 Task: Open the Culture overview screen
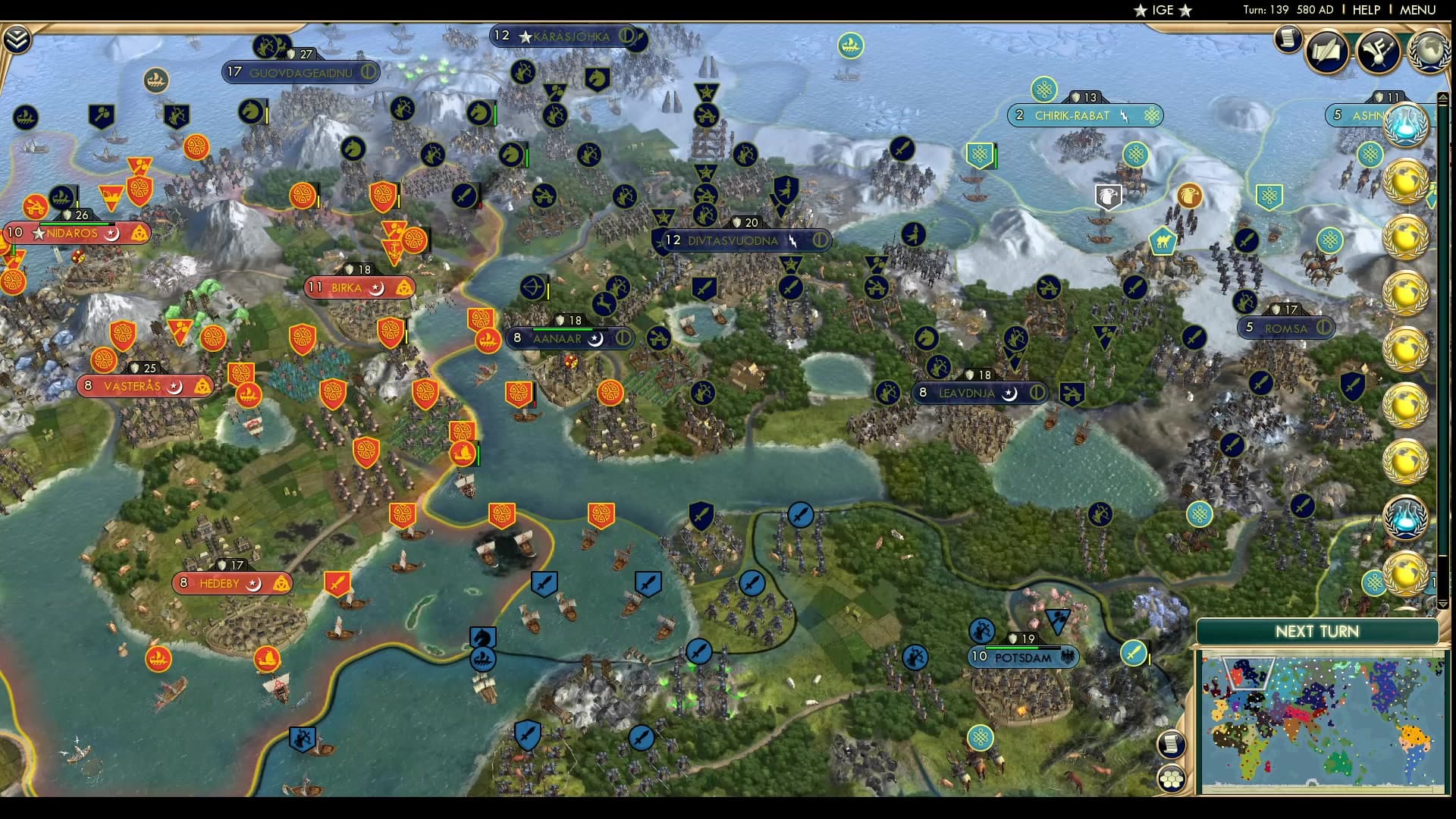pos(1379,50)
